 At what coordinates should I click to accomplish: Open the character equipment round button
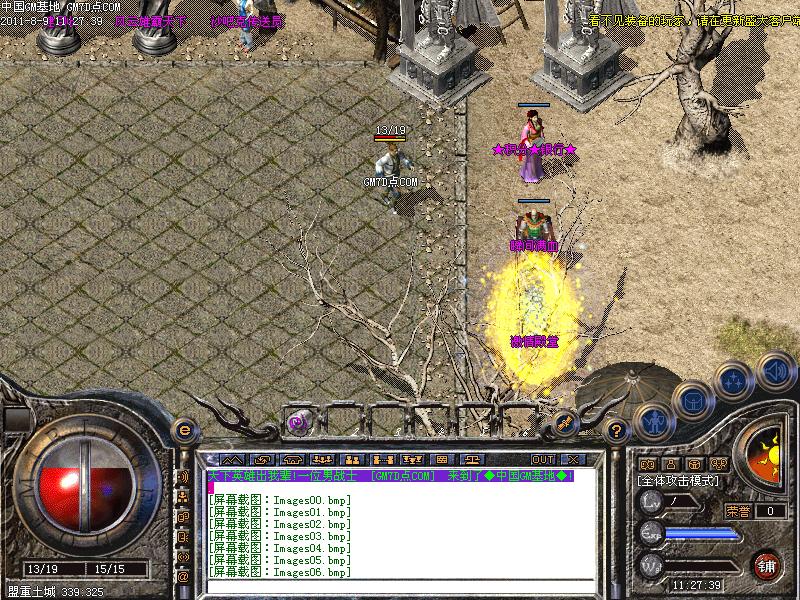[652, 423]
